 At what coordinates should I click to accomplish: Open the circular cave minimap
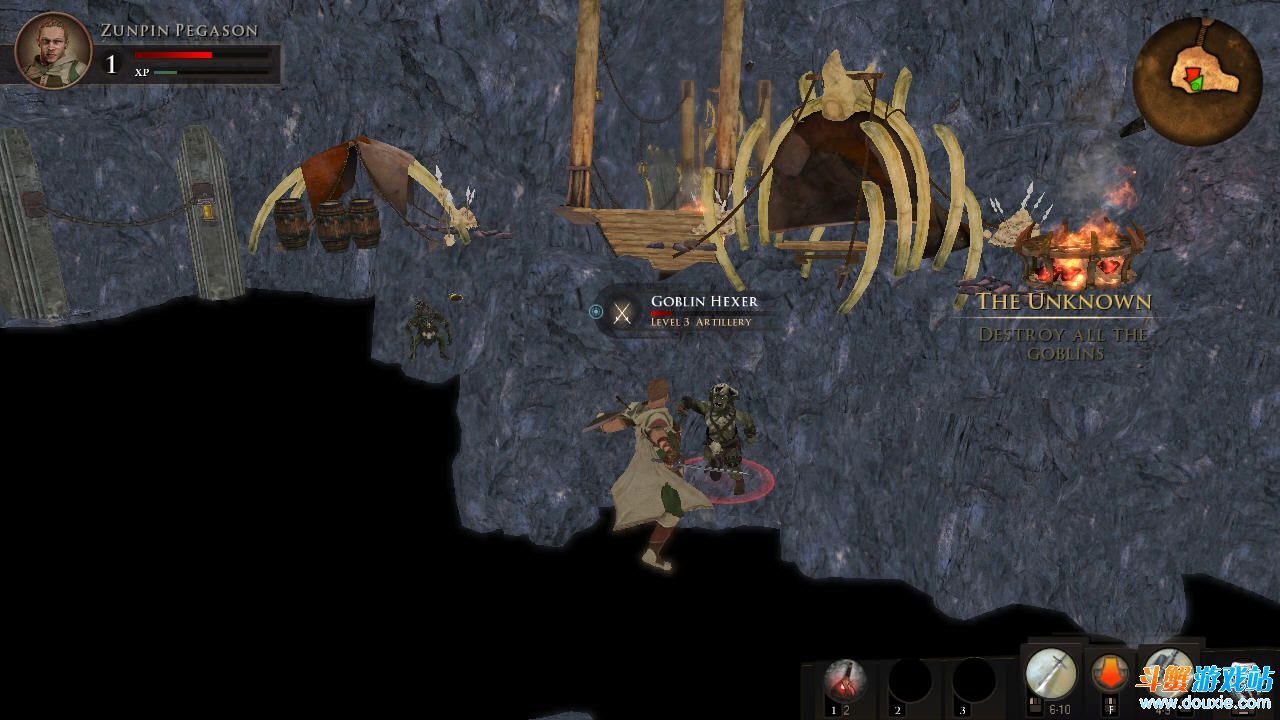1197,81
